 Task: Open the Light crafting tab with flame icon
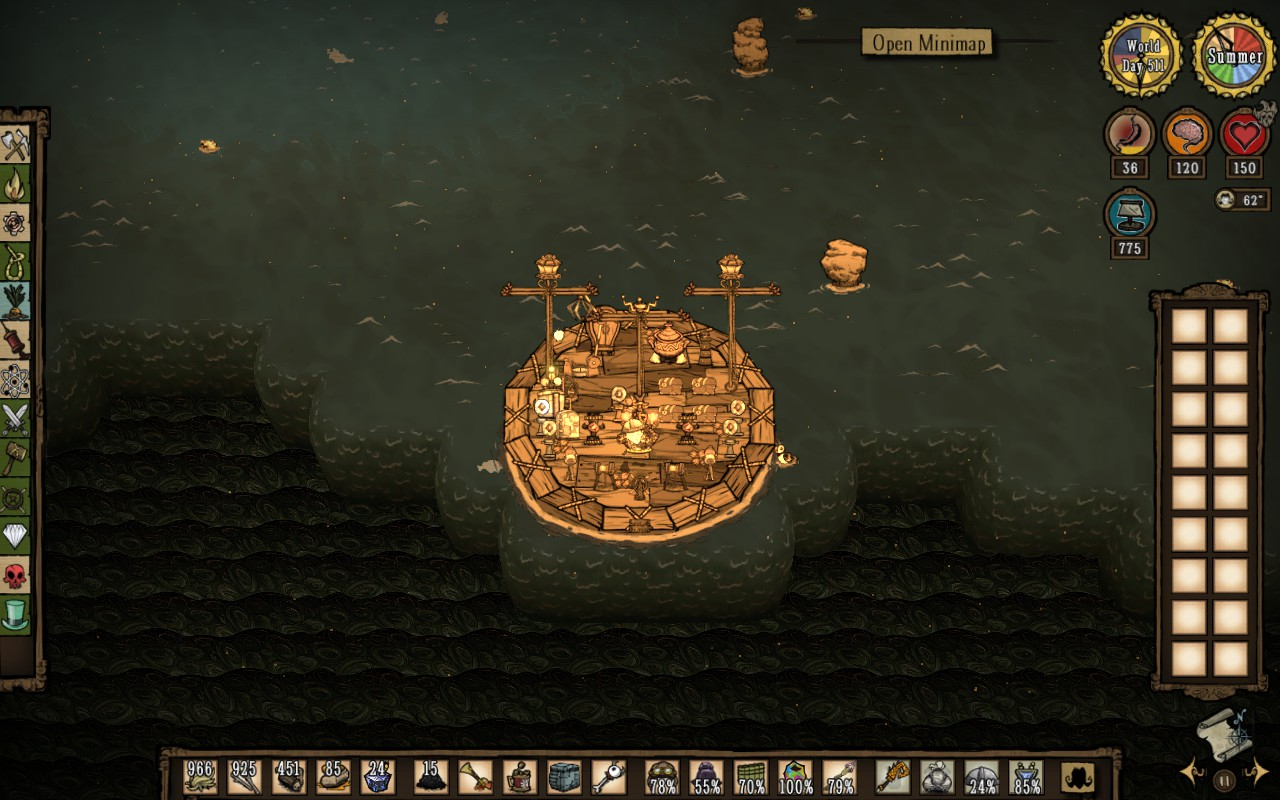15,184
